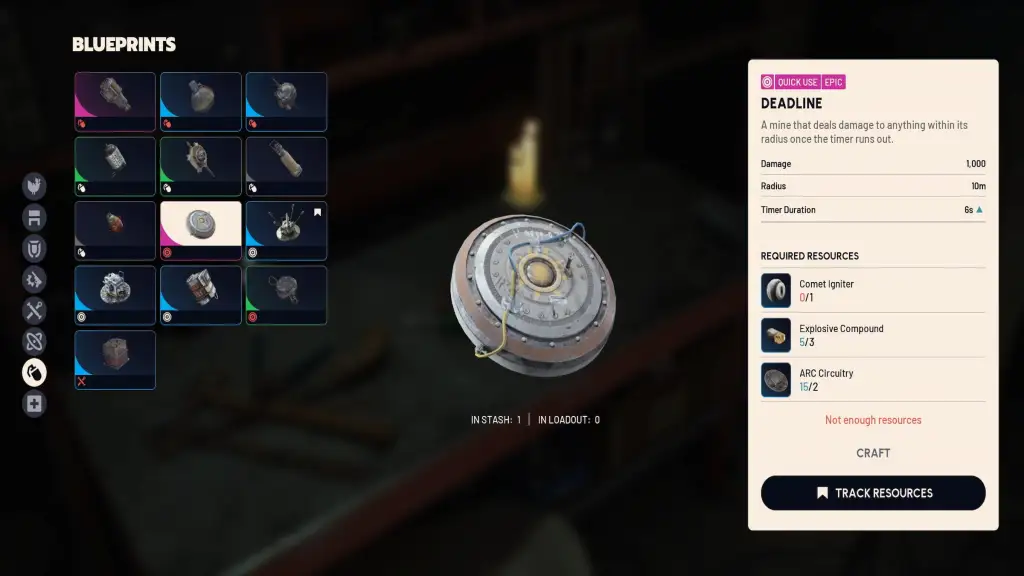This screenshot has height=576, width=1024.
Task: Open the rooster icon category
Action: pos(35,186)
